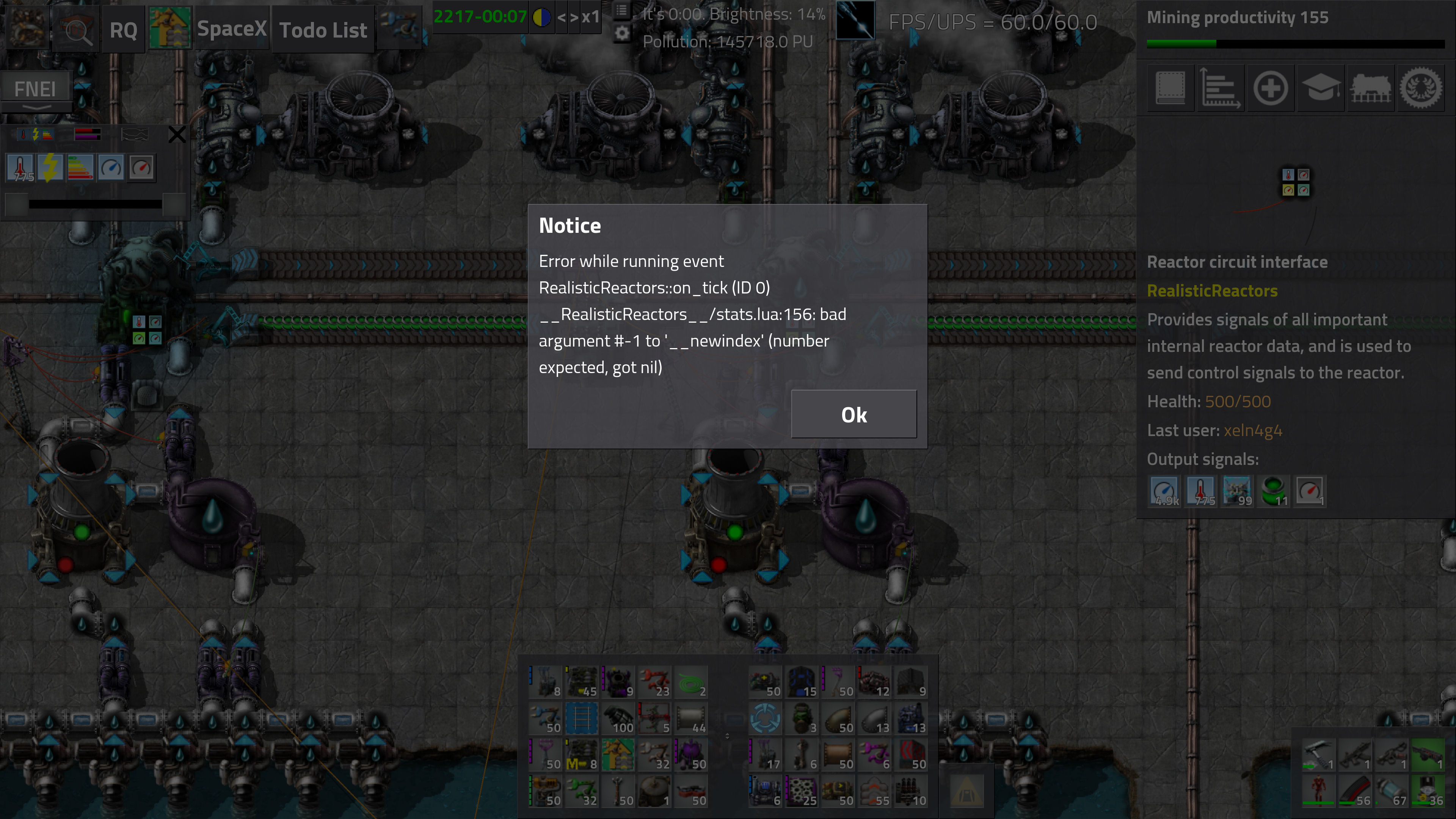Image resolution: width=1456 pixels, height=819 pixels.
Task: Open the production statistics chart button
Action: tap(1220, 88)
